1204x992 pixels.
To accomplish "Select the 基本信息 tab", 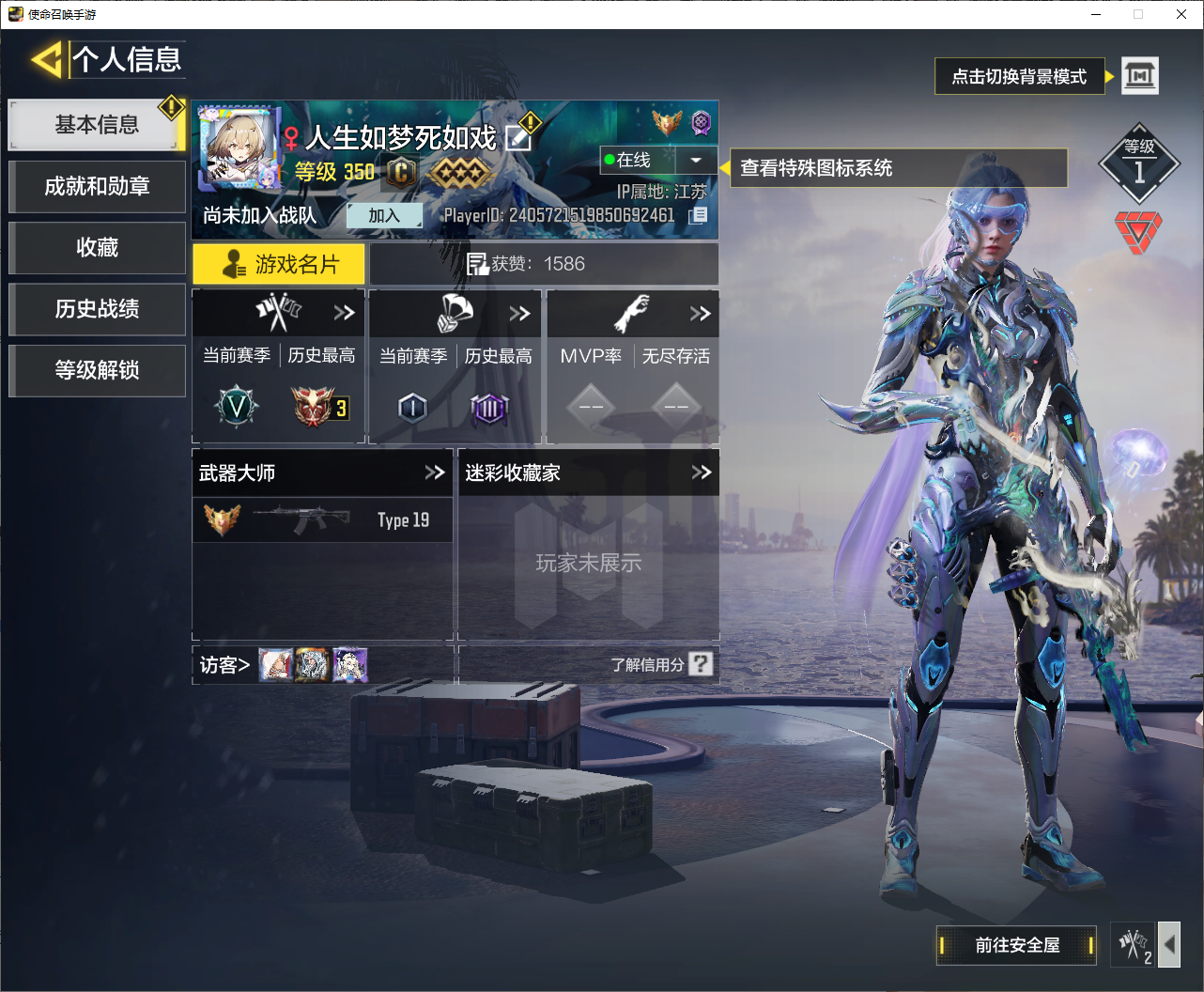I will (x=96, y=125).
